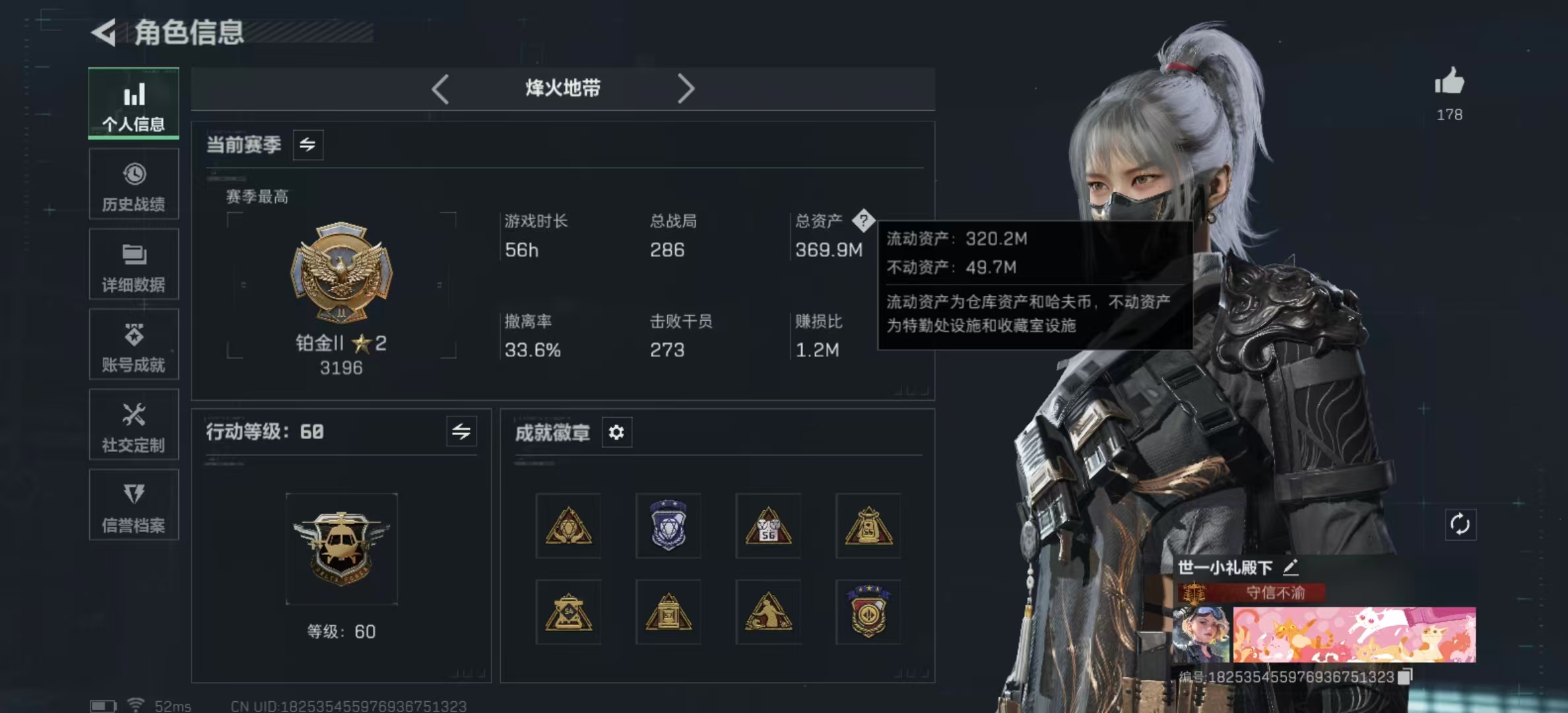Open the 信誉档案 reputation file
The image size is (1568, 713).
click(x=133, y=506)
